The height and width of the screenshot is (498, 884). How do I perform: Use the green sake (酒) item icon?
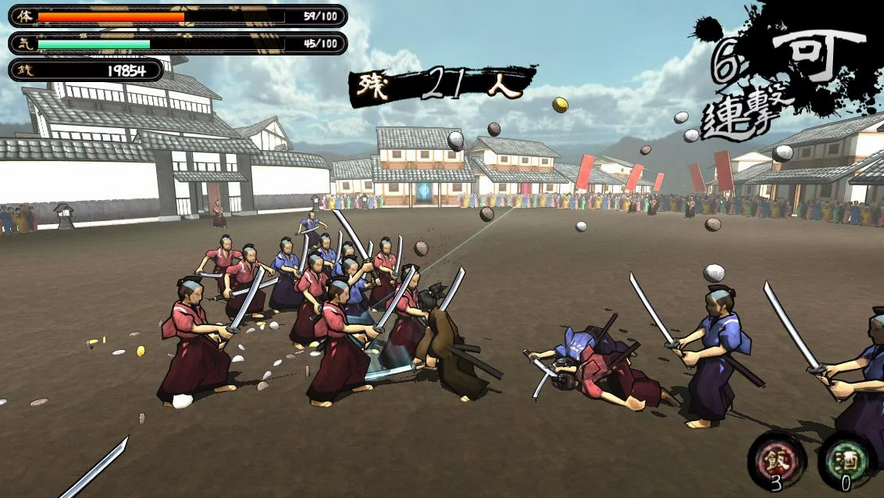point(846,460)
